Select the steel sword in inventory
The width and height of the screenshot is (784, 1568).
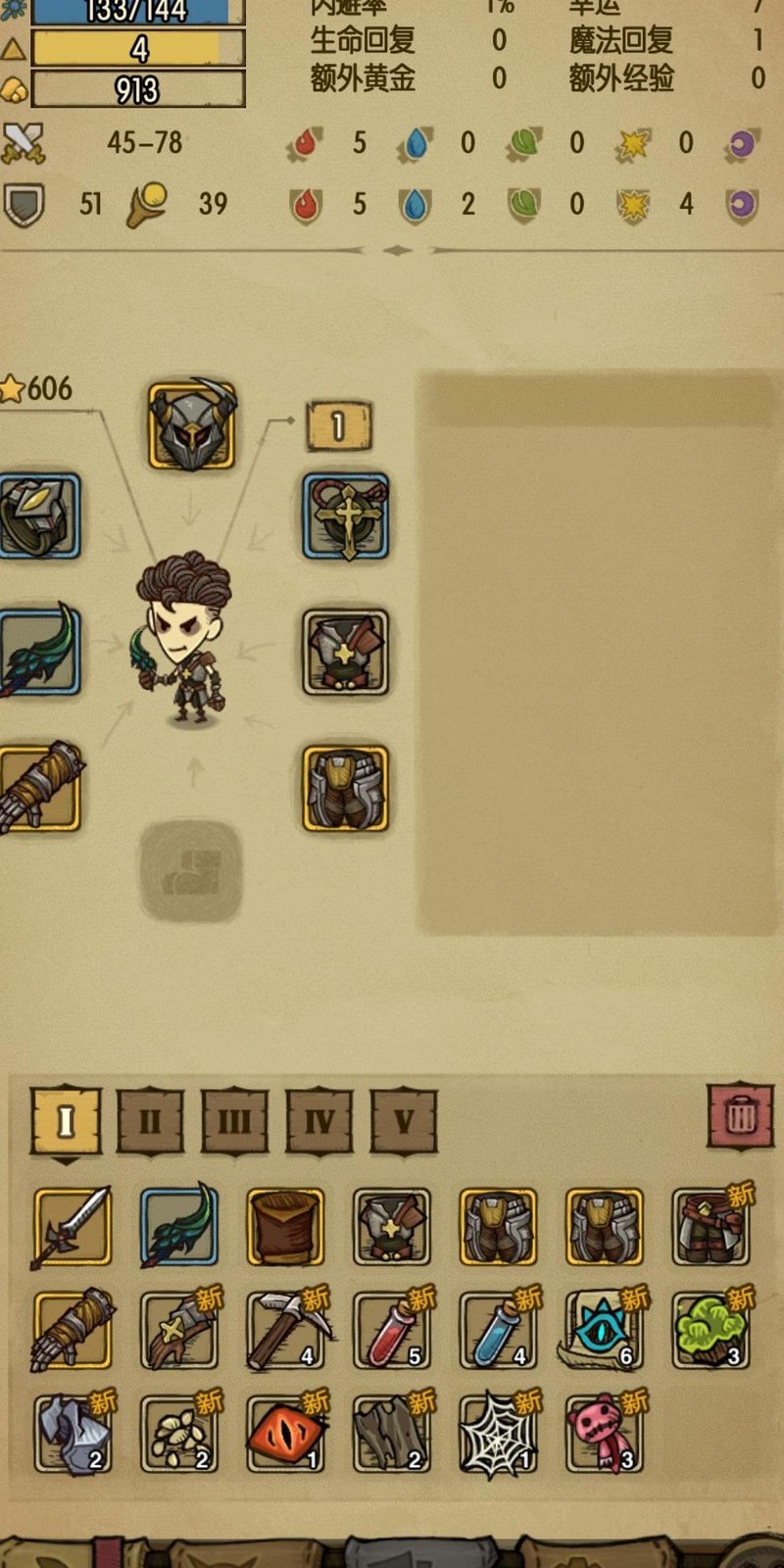coord(72,1226)
